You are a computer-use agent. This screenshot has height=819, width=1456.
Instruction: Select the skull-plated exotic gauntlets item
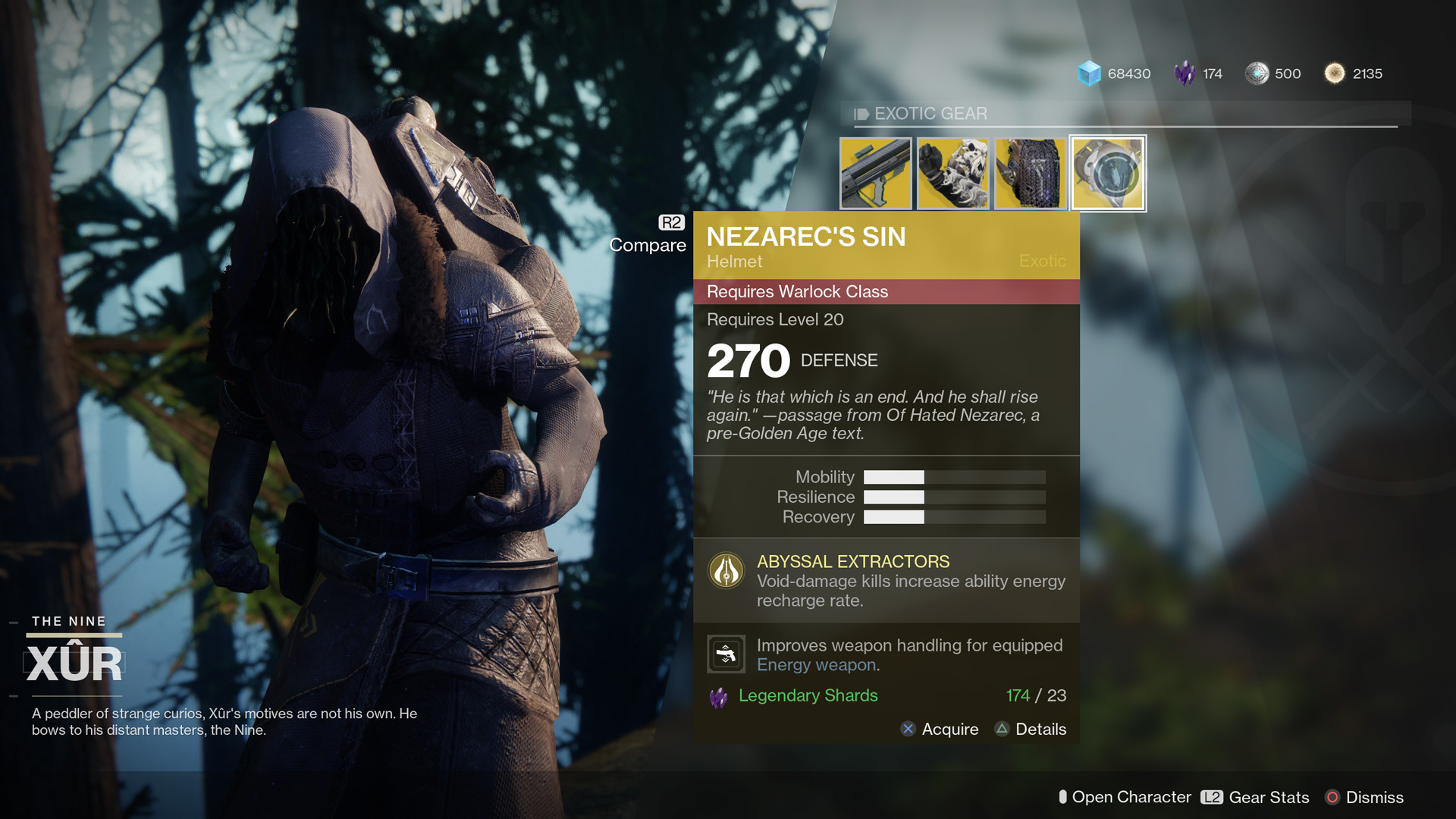coord(953,174)
